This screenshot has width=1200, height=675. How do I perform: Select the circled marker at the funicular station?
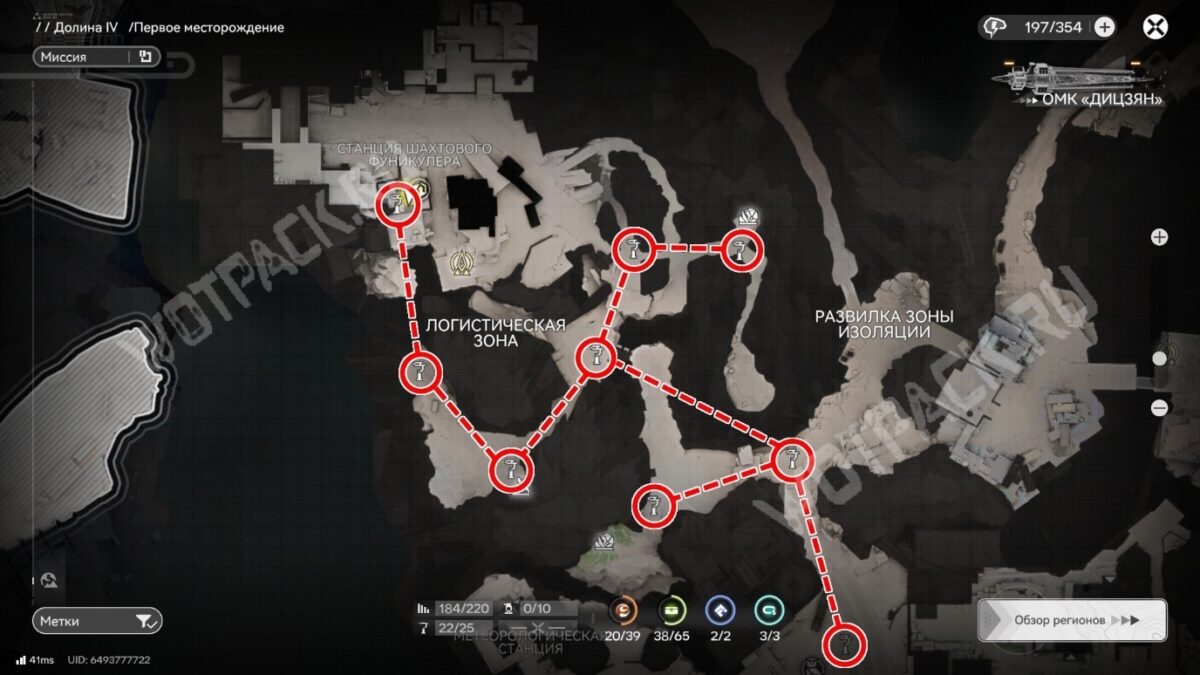tap(397, 205)
